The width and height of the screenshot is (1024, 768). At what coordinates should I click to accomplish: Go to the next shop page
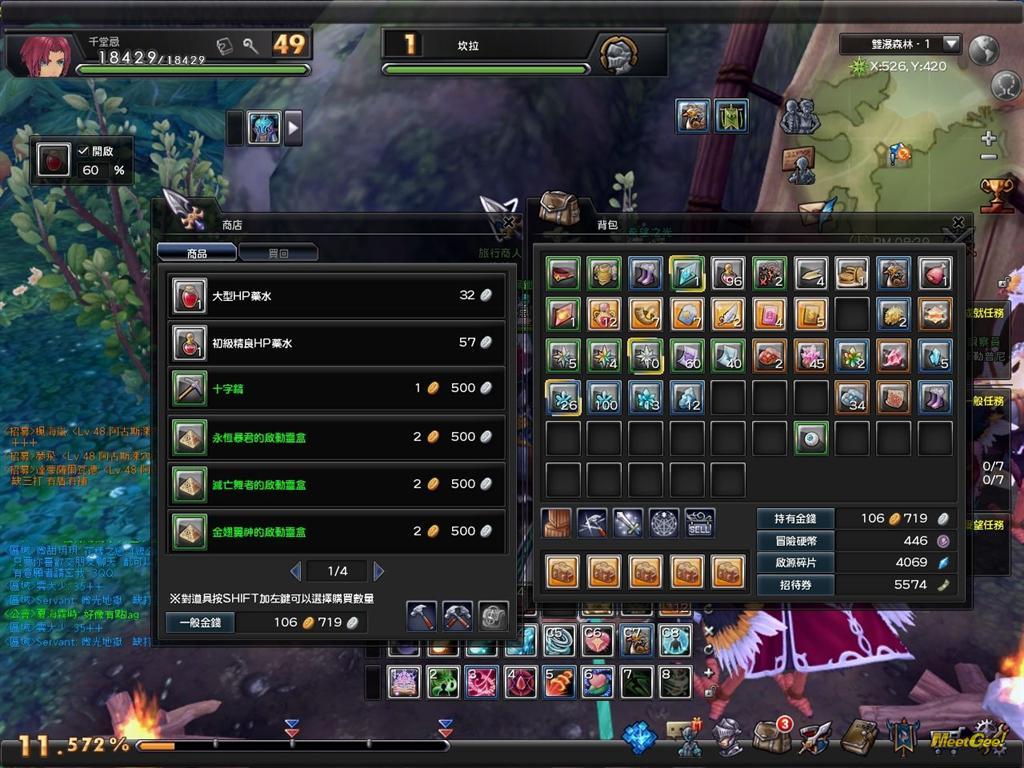pyautogui.click(x=379, y=571)
